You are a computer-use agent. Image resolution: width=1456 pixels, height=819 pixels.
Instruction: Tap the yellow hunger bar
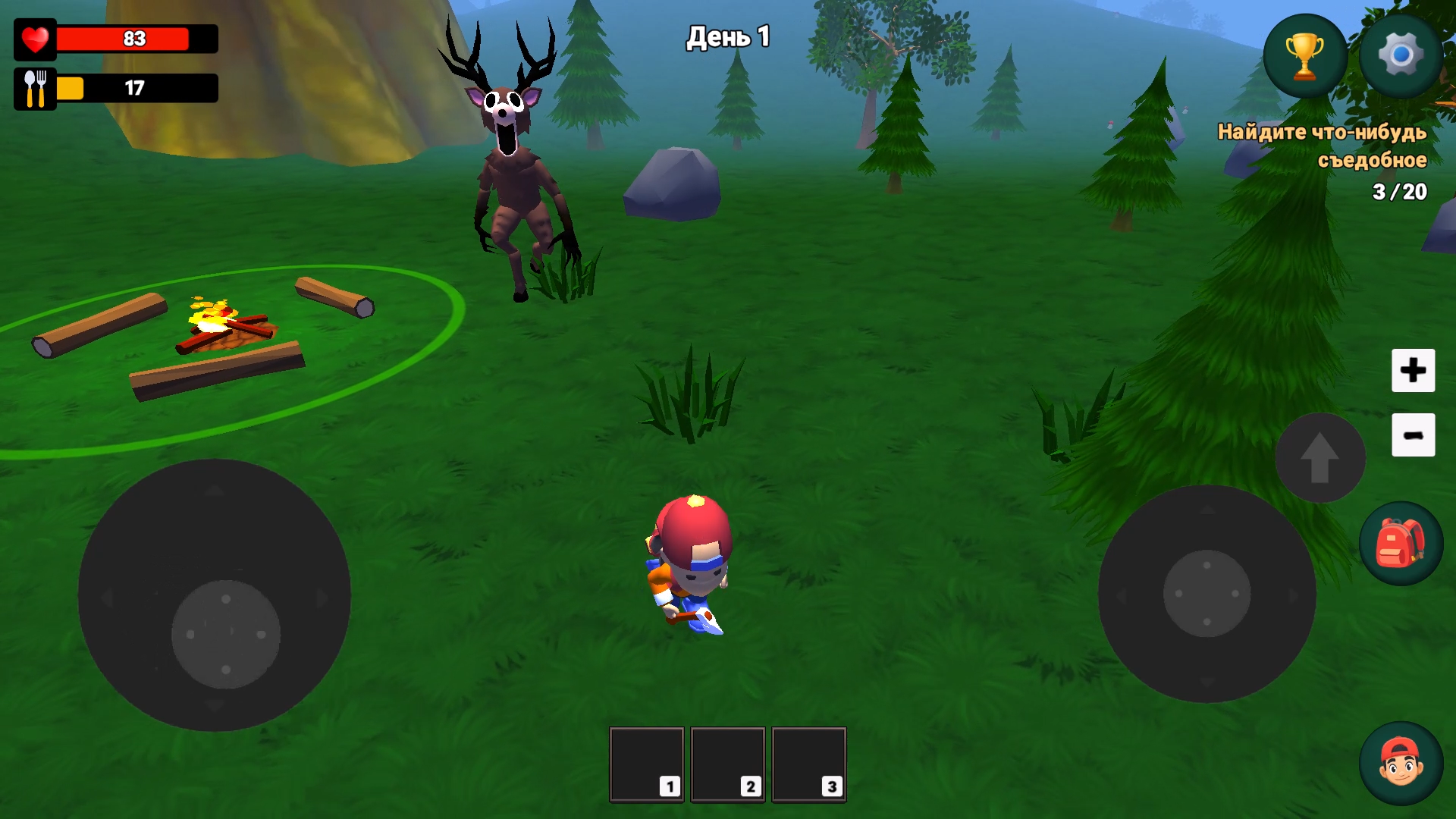point(72,87)
